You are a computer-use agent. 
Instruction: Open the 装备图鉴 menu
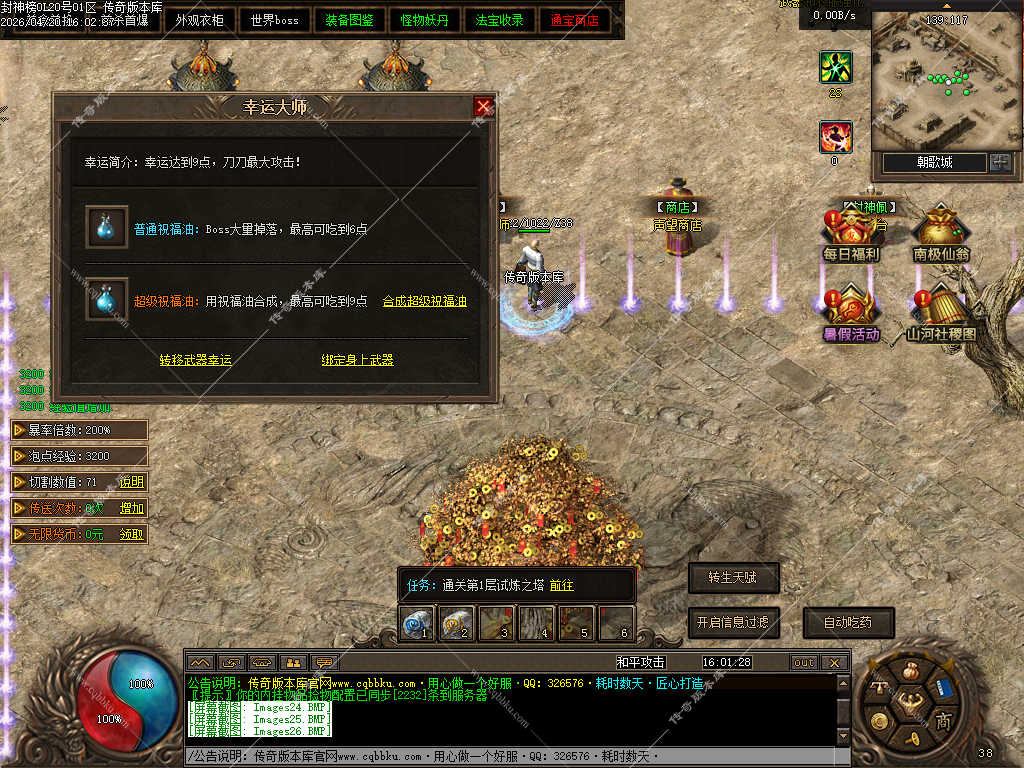point(350,20)
